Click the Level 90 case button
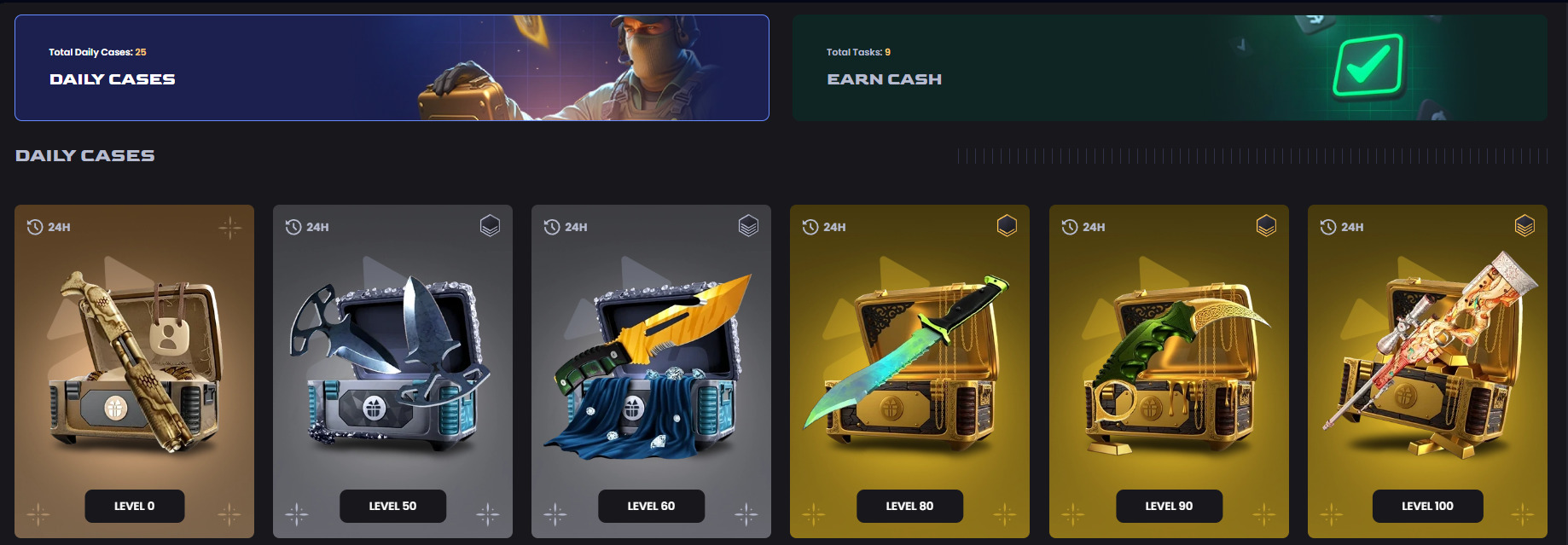 pyautogui.click(x=1169, y=506)
